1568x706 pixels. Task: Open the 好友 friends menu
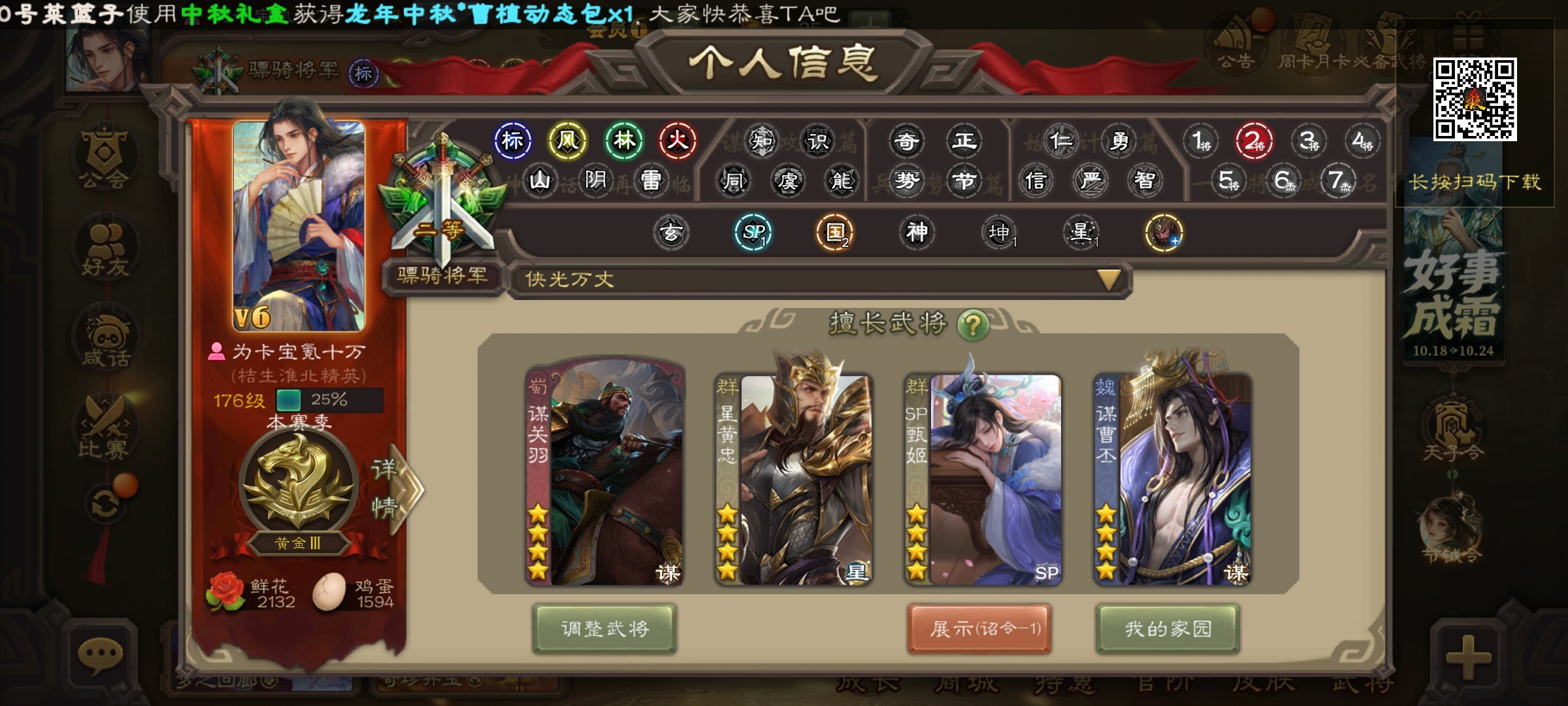[105, 250]
